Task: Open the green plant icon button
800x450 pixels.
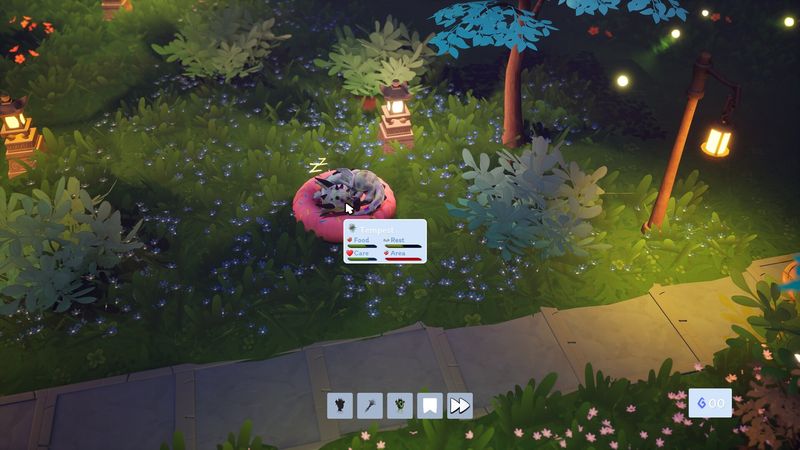Action: (400, 405)
